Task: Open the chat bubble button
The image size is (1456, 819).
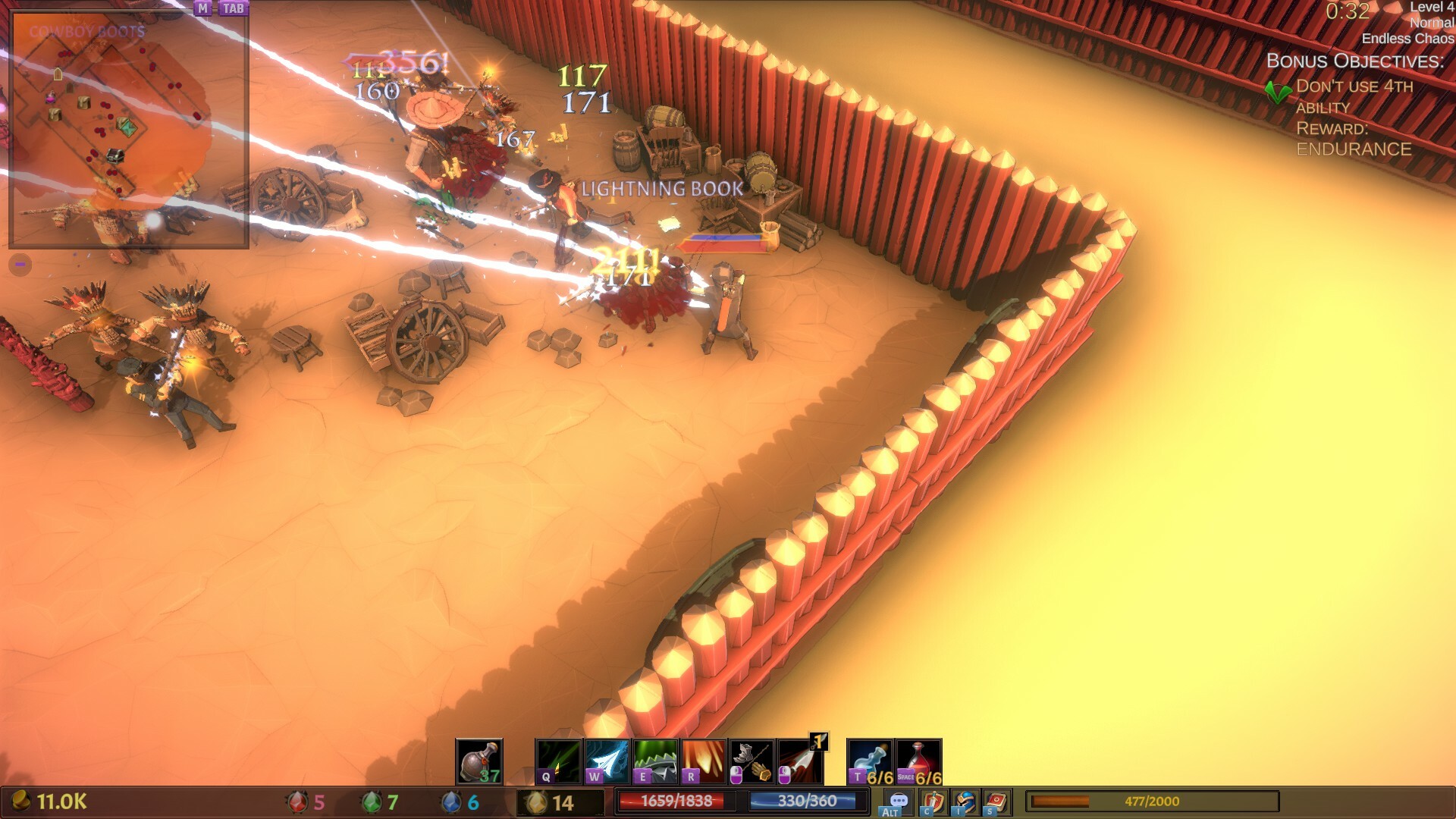Action: pyautogui.click(x=899, y=802)
